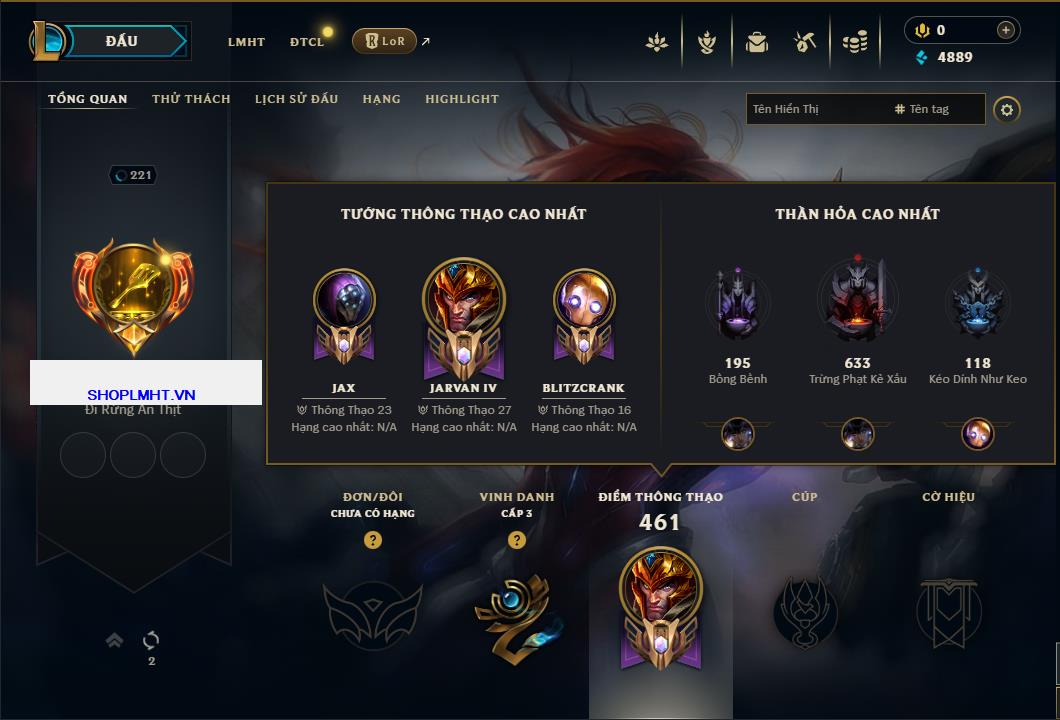The image size is (1060, 720).
Task: Show the HIGHLIGHT tab
Action: [461, 99]
